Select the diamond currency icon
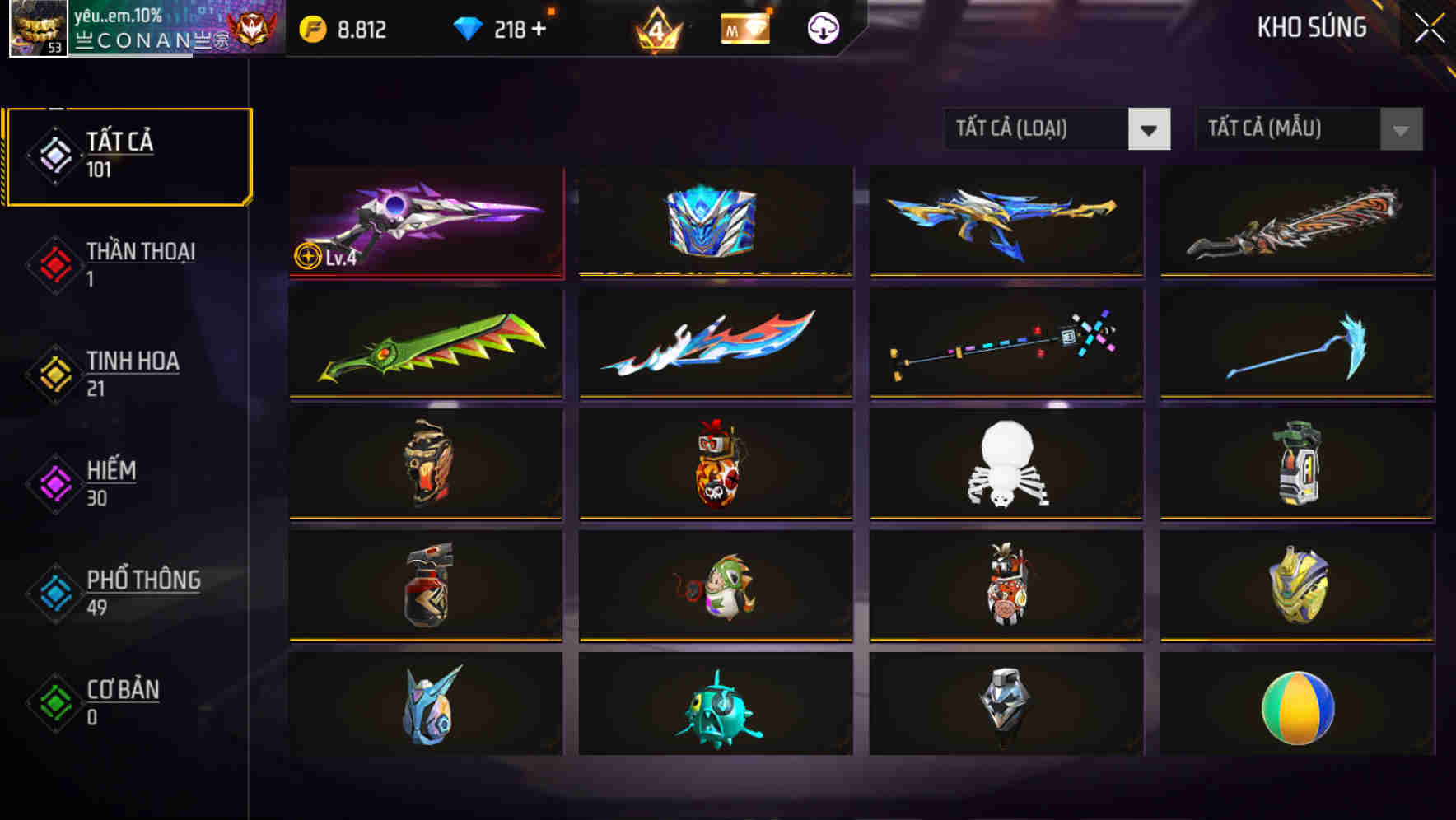The height and width of the screenshot is (820, 1456). point(466,26)
